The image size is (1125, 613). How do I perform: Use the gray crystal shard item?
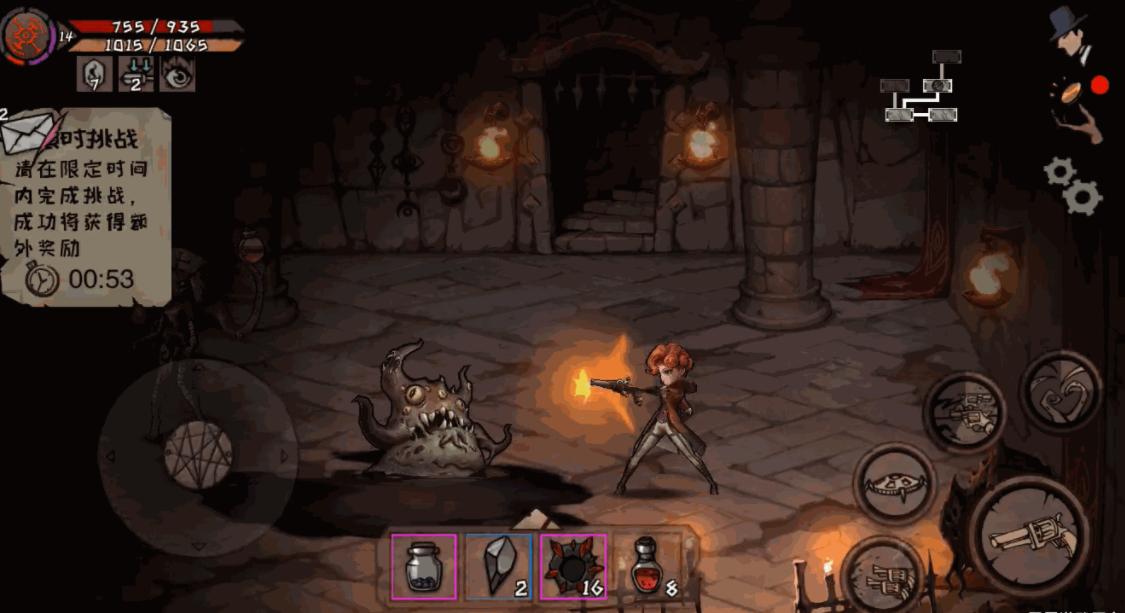coord(498,567)
